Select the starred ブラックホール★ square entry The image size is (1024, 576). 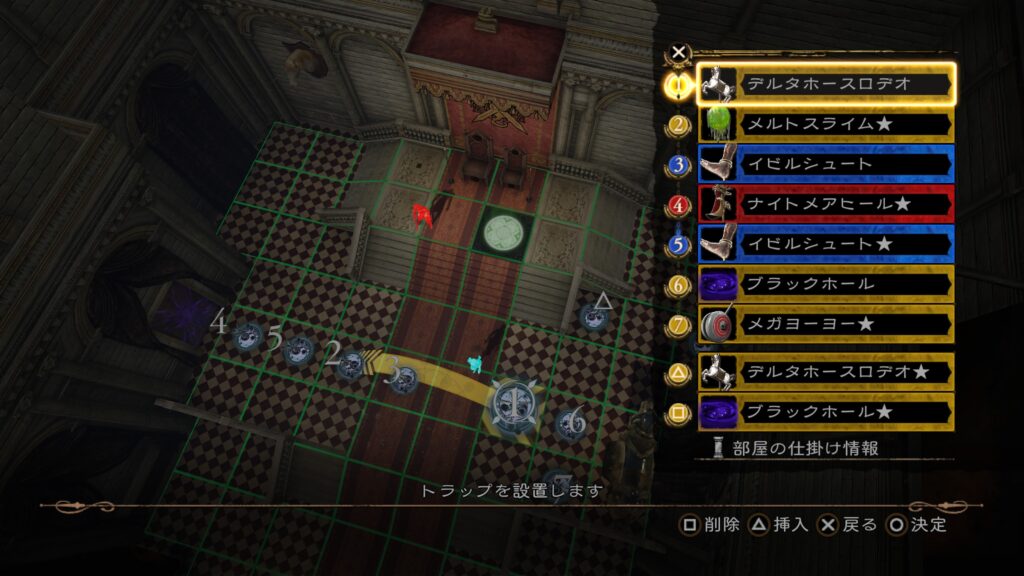coord(826,412)
